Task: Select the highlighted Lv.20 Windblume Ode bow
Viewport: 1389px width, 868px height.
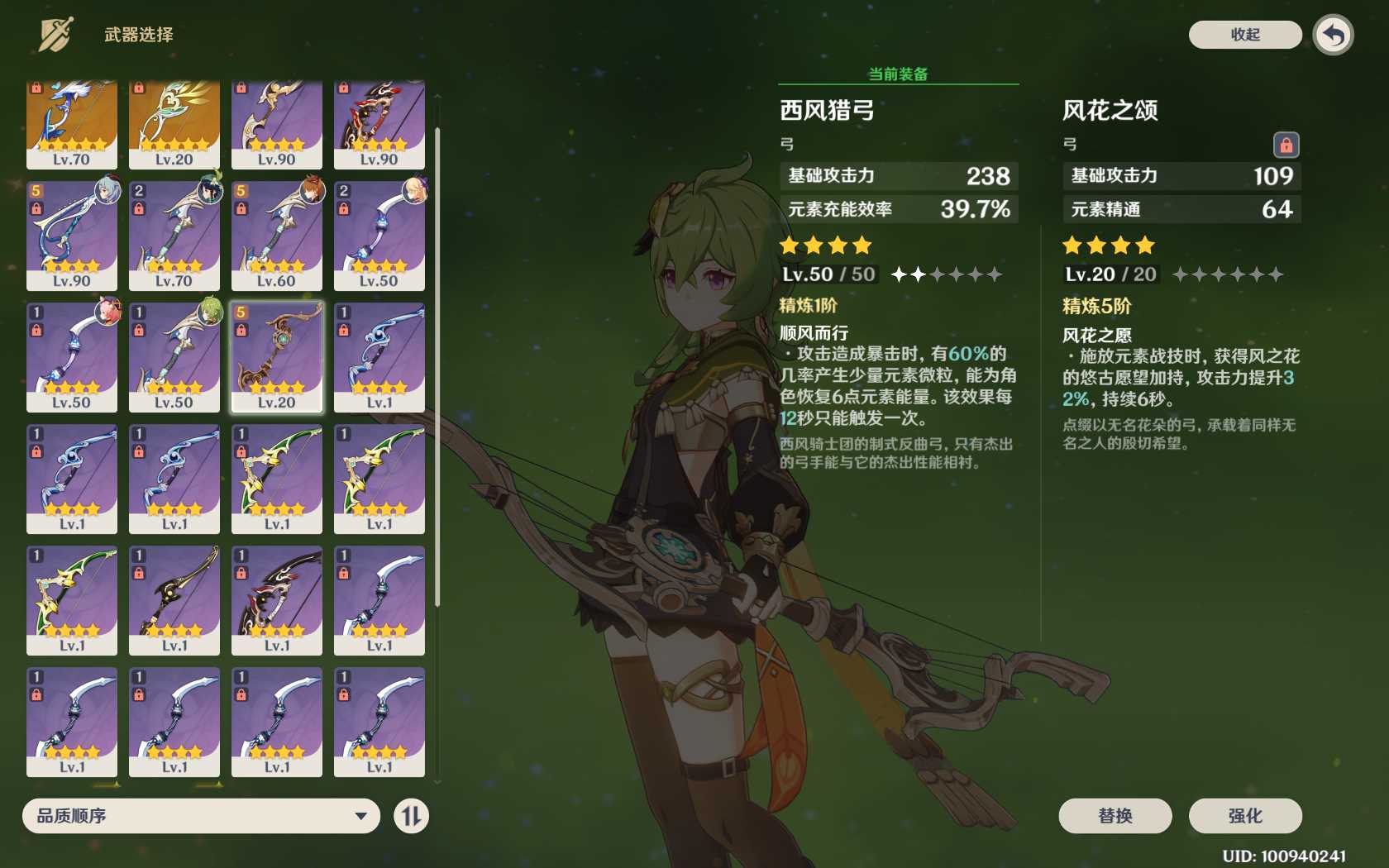Action: 277,356
